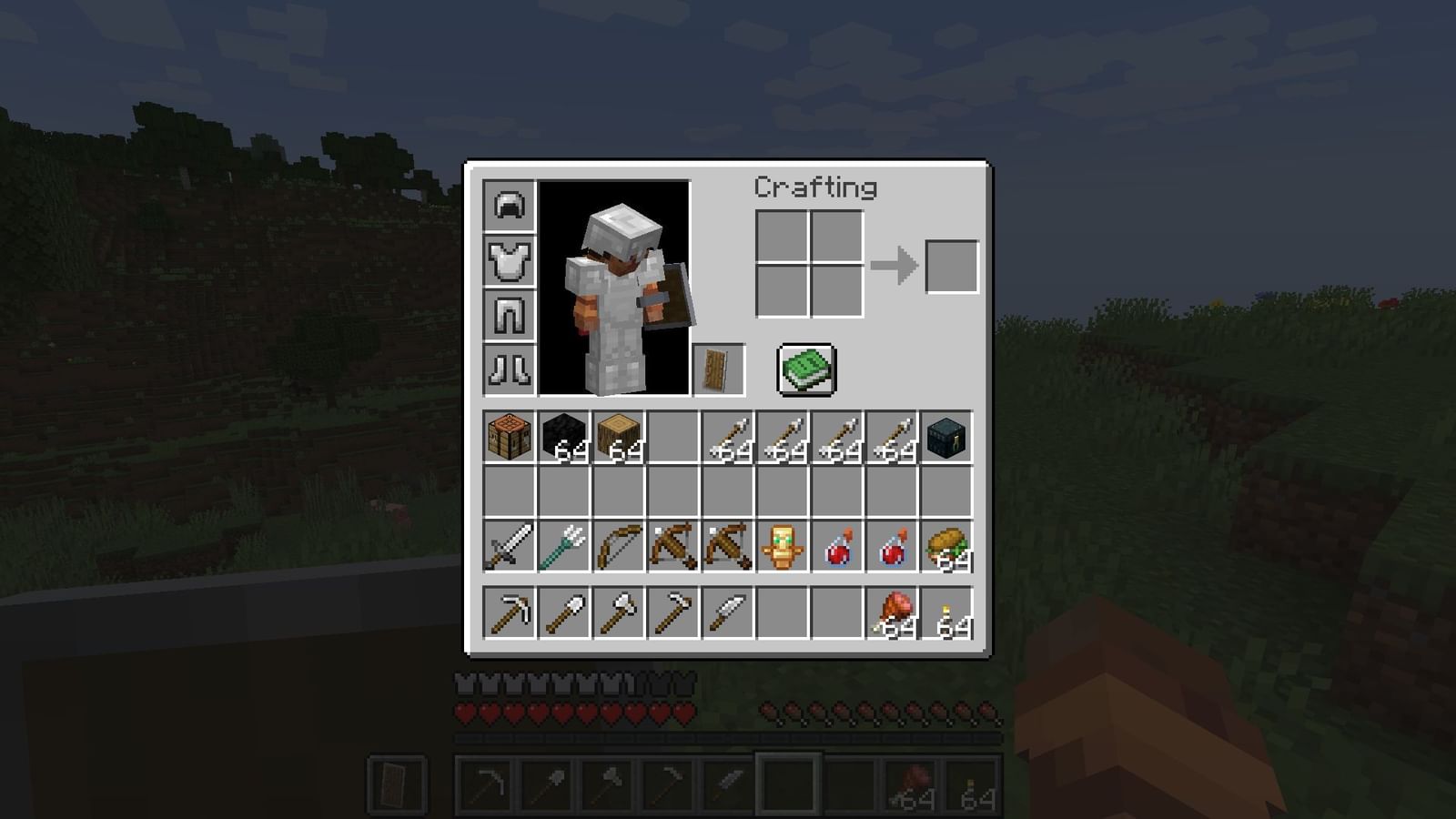The height and width of the screenshot is (819, 1456).
Task: Pick up the trident
Action: point(564,546)
